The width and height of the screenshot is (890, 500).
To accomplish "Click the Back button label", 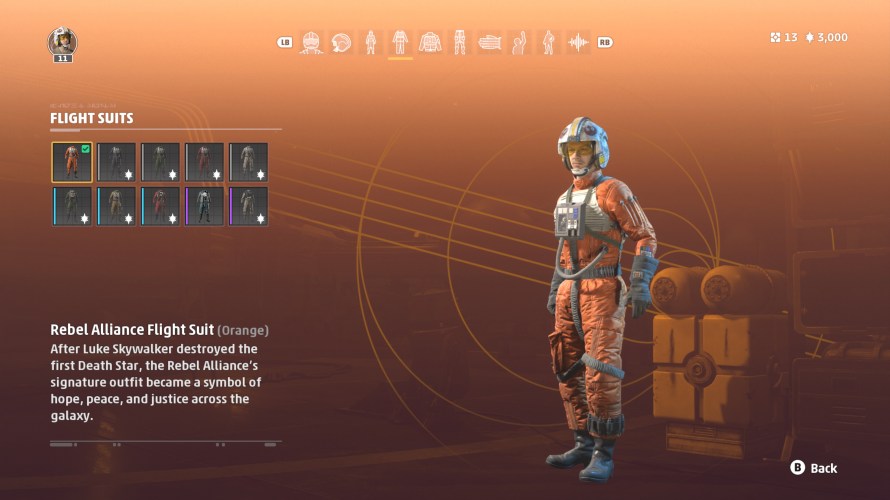I will [823, 468].
